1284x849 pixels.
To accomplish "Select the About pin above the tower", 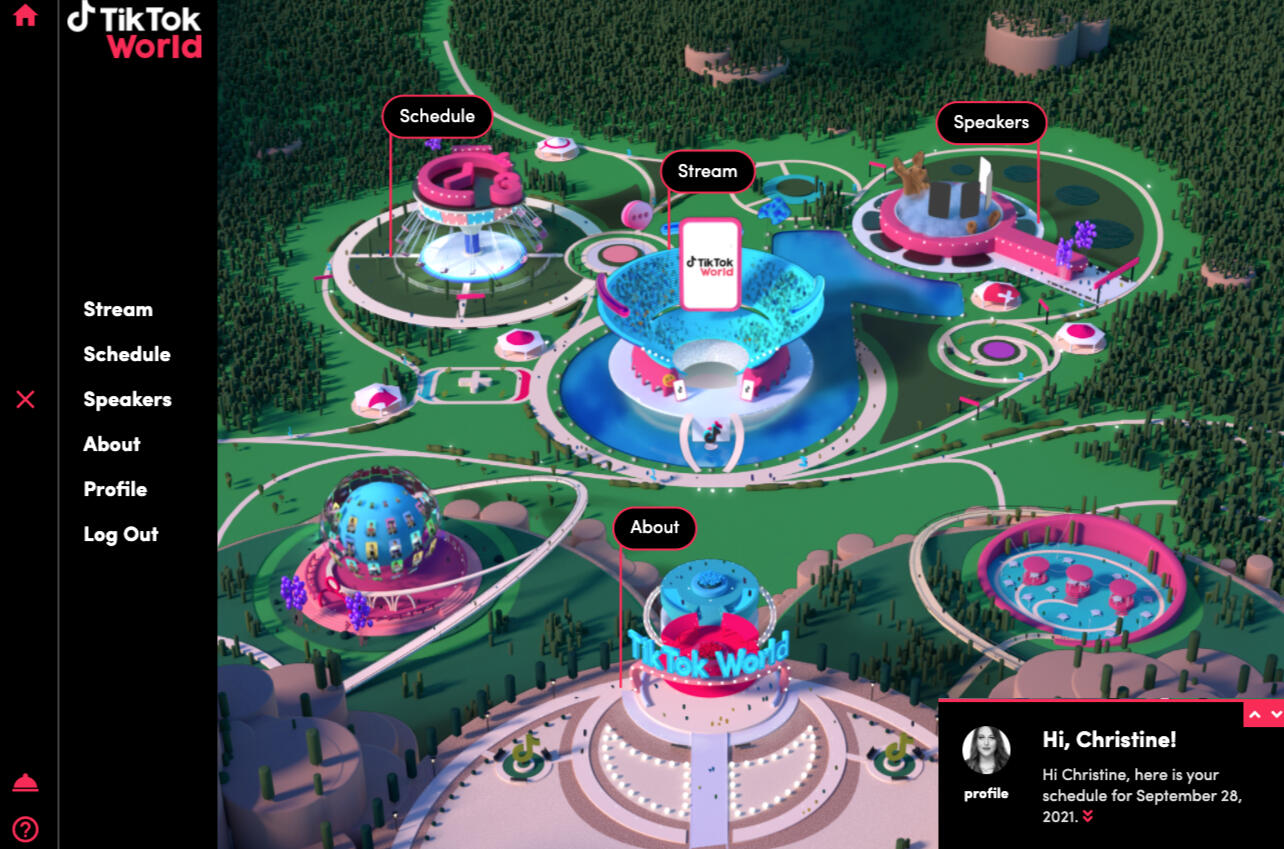I will (654, 527).
